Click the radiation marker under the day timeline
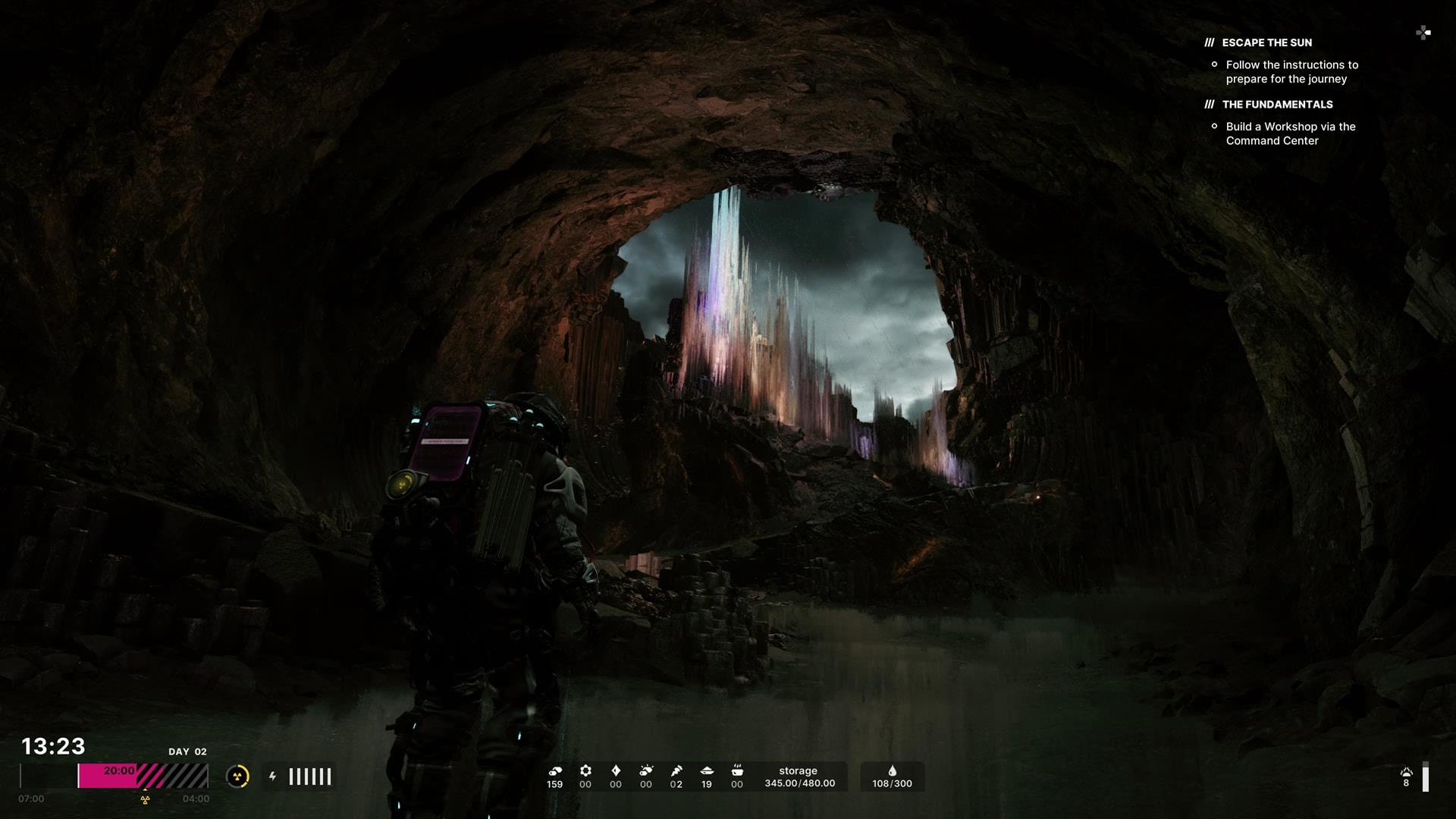Viewport: 1456px width, 819px height. [145, 799]
